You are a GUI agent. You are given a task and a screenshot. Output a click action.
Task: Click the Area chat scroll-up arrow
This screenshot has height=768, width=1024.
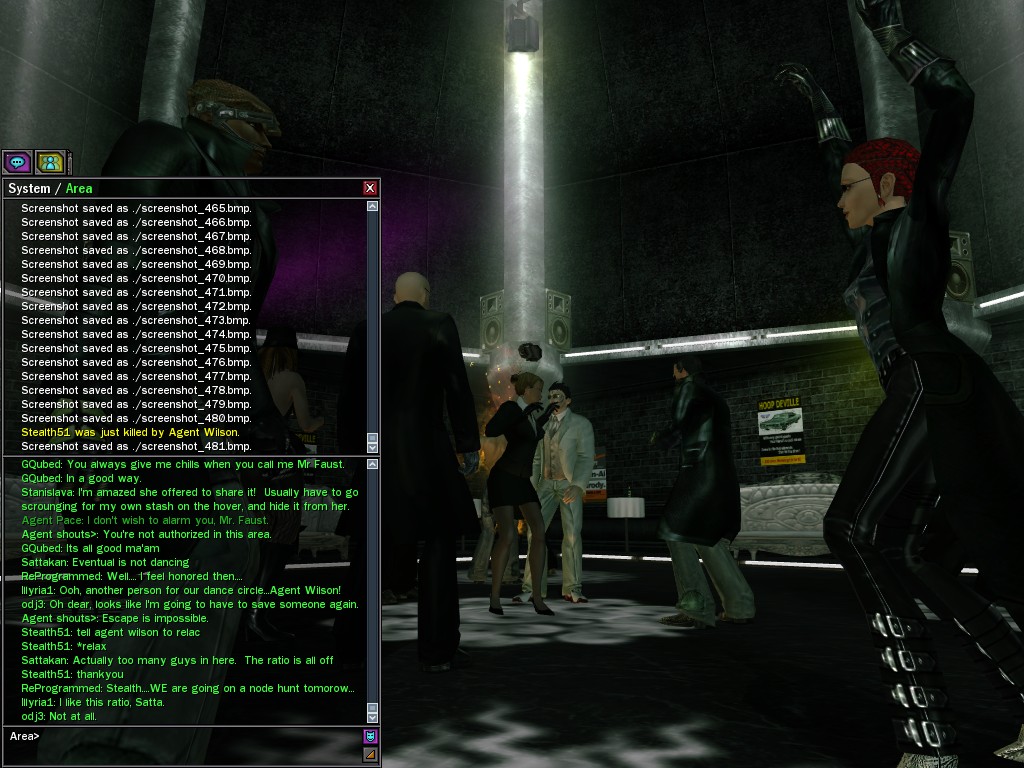[373, 465]
